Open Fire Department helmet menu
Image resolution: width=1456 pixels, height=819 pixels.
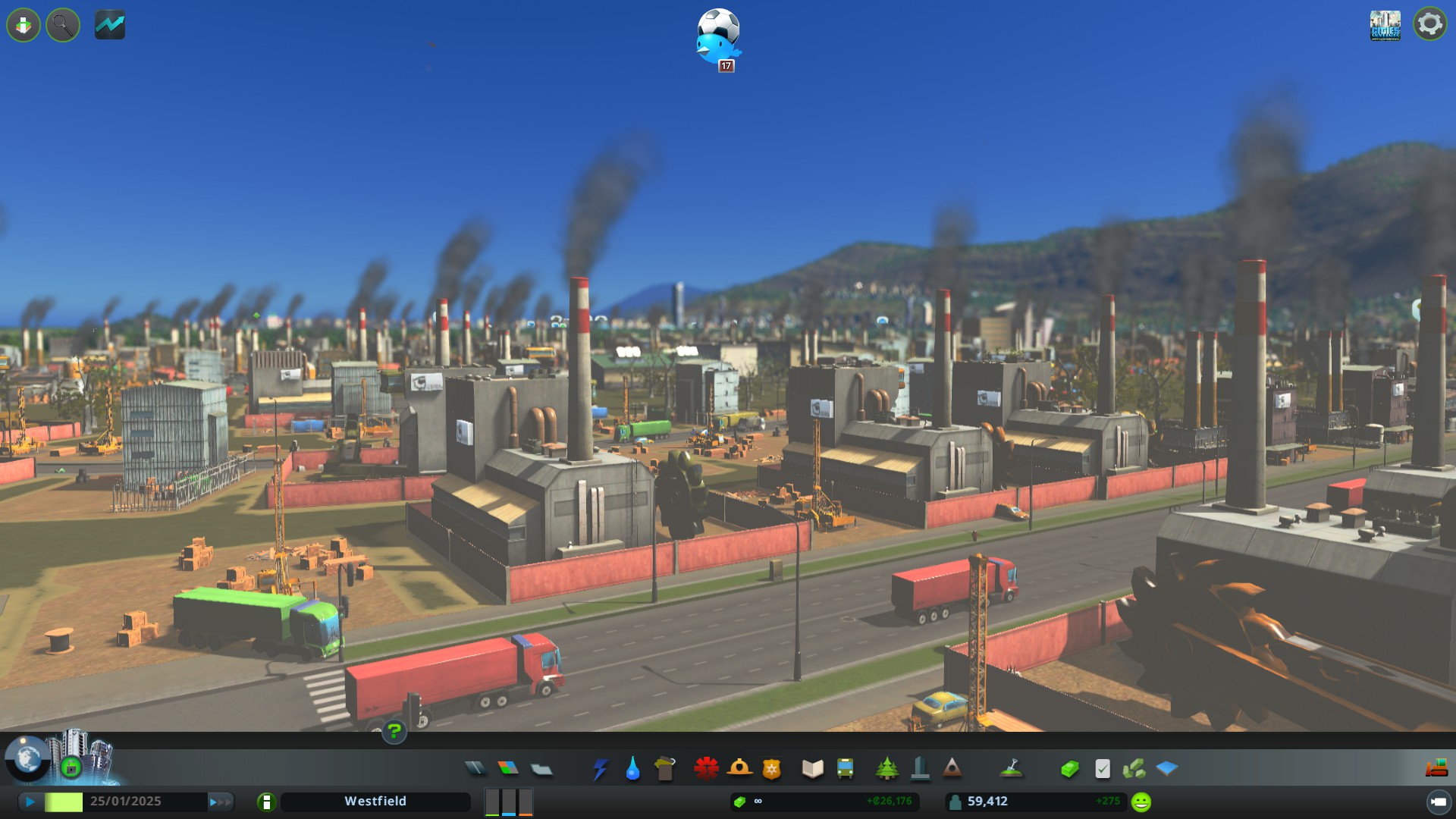pyautogui.click(x=739, y=769)
